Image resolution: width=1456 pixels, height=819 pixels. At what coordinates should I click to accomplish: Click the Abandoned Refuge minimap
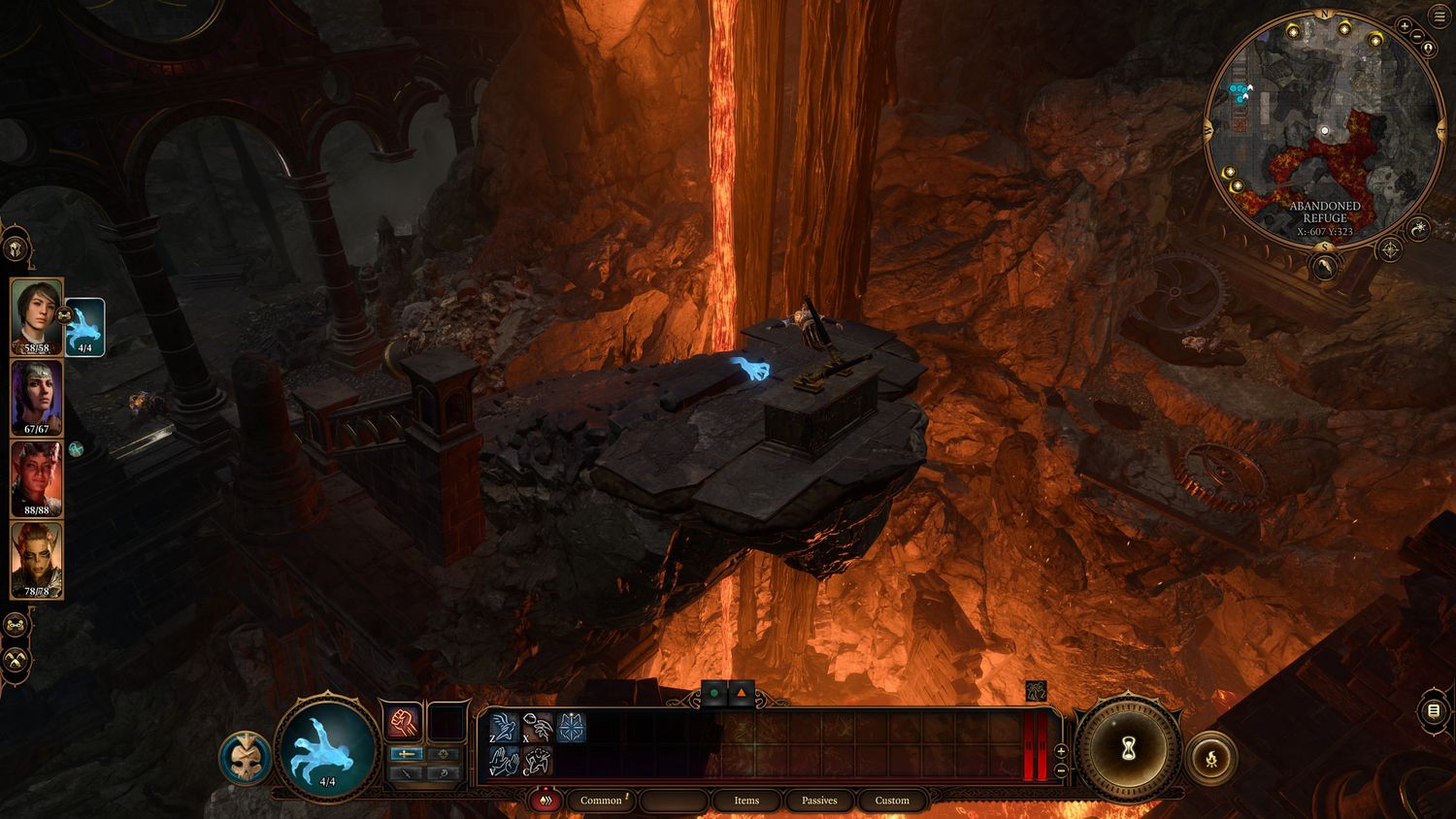[1321, 126]
